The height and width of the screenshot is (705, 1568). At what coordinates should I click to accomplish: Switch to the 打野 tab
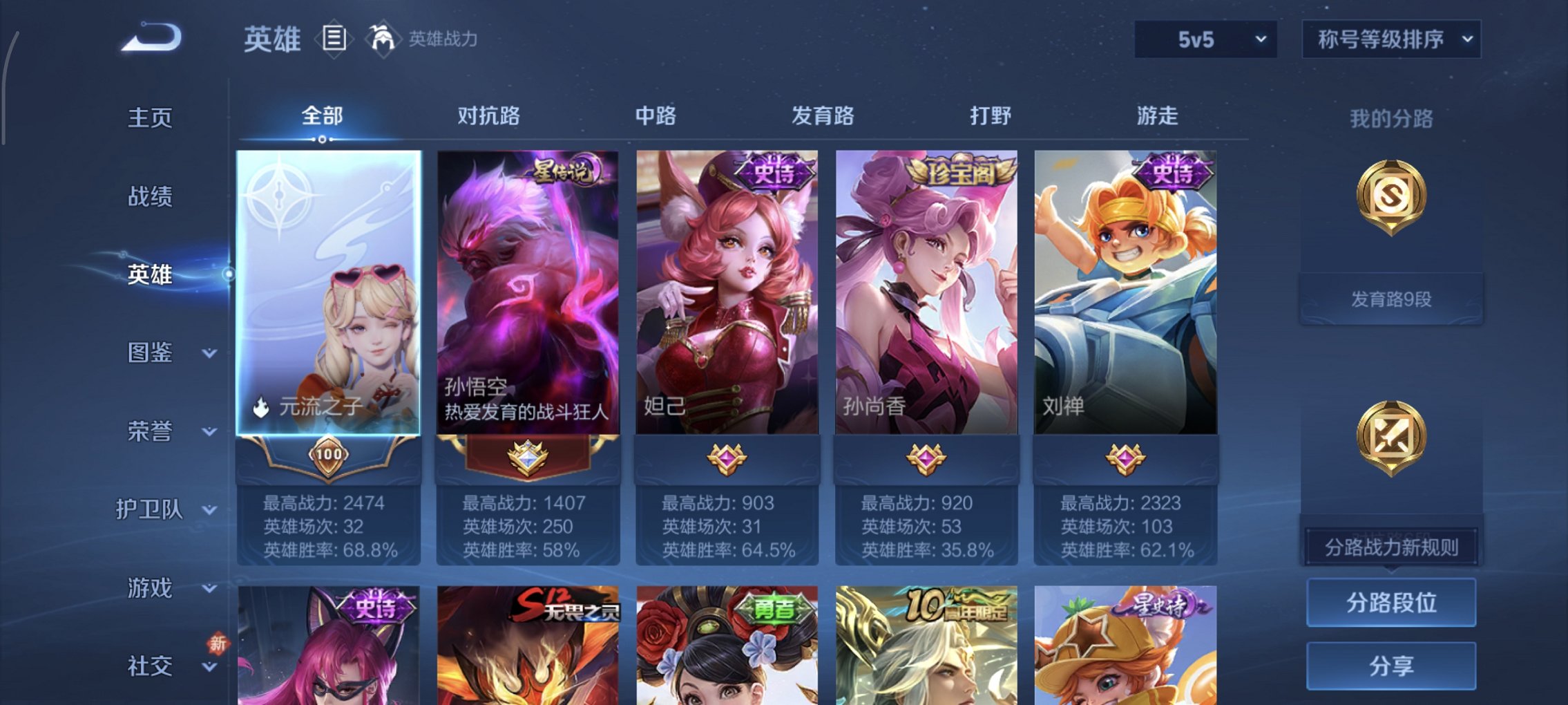991,117
